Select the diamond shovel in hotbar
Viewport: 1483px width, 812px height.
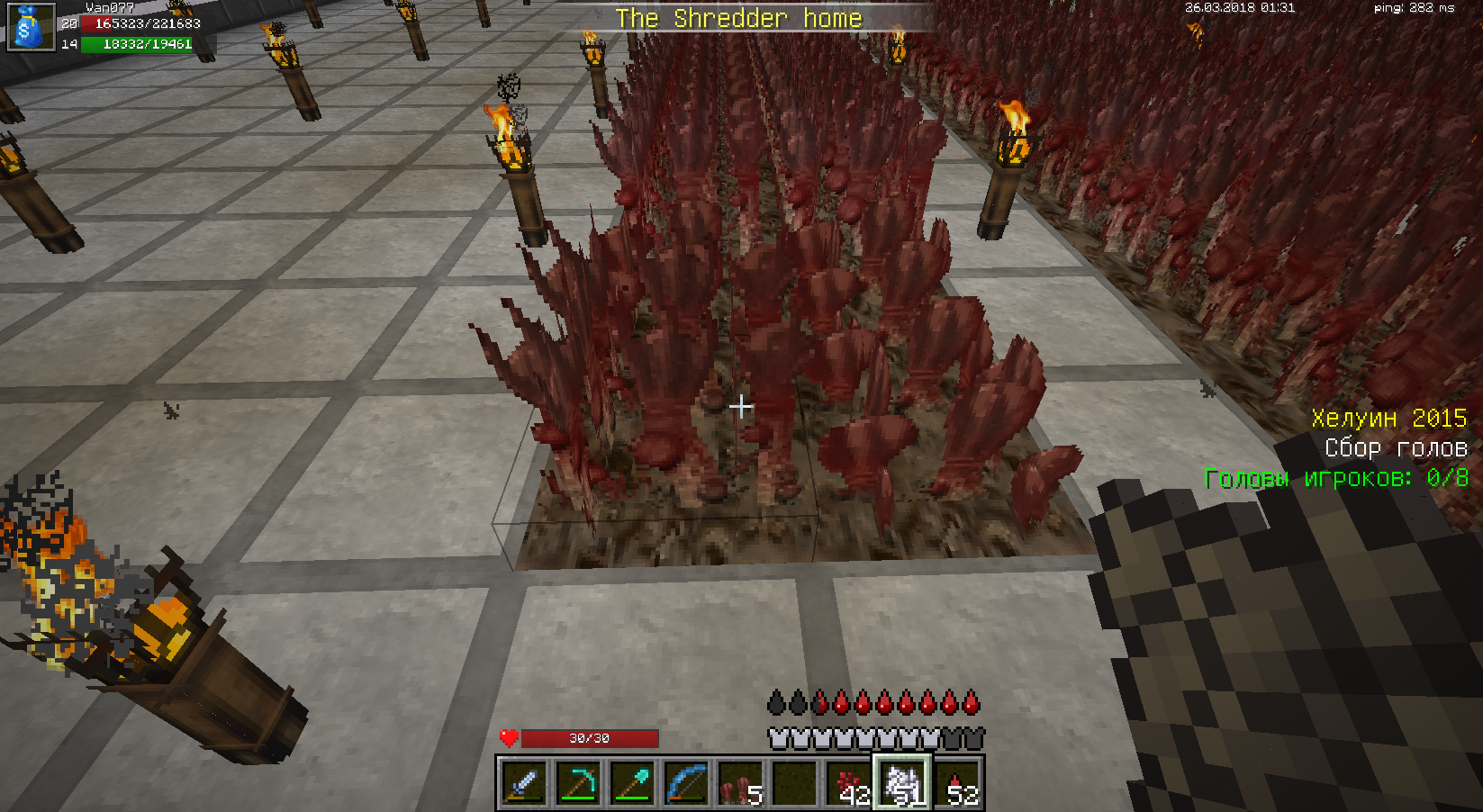click(x=632, y=783)
